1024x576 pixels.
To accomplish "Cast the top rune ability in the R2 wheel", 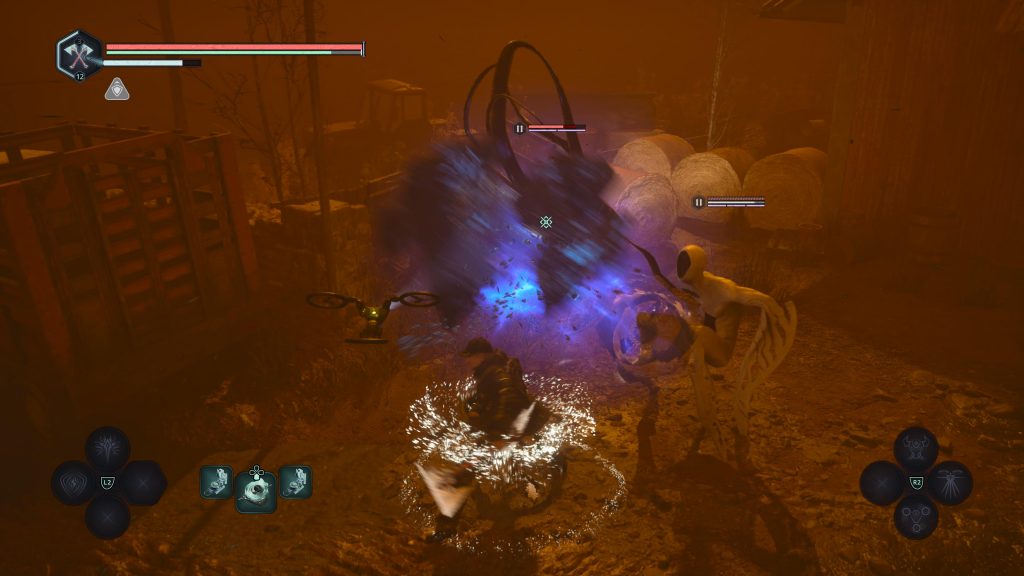I will pyautogui.click(x=915, y=449).
